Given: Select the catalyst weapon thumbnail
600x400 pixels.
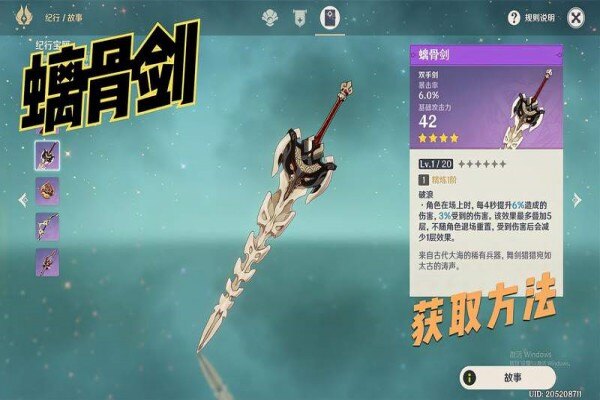Looking at the screenshot, I should (47, 190).
